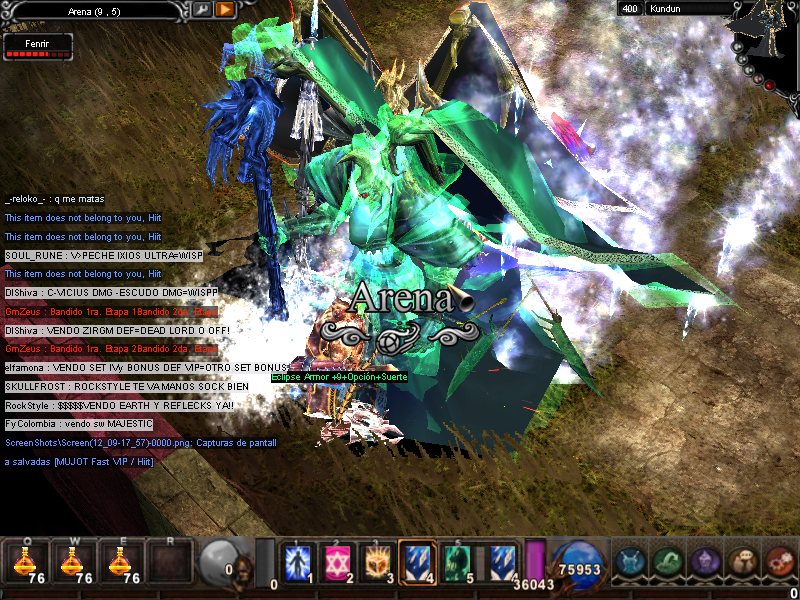Click the orange play arrow button
The width and height of the screenshot is (800, 600).
(x=225, y=9)
